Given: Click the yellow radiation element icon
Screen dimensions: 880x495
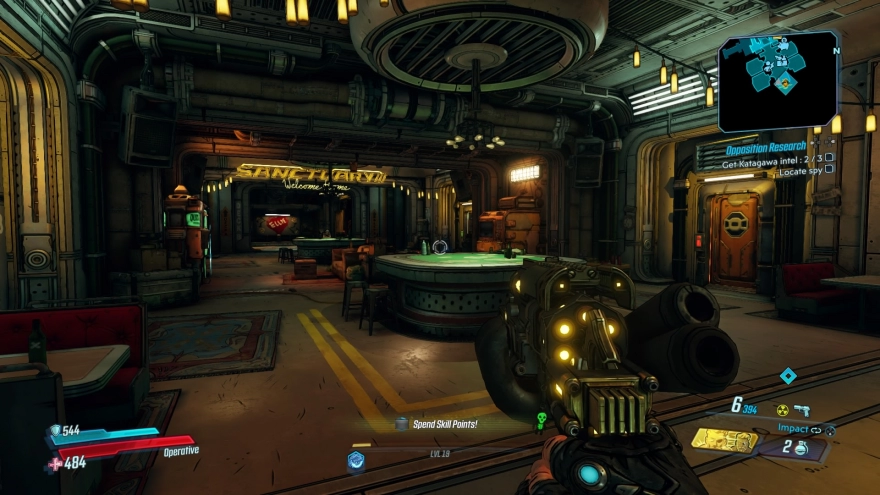Looking at the screenshot, I should [782, 410].
